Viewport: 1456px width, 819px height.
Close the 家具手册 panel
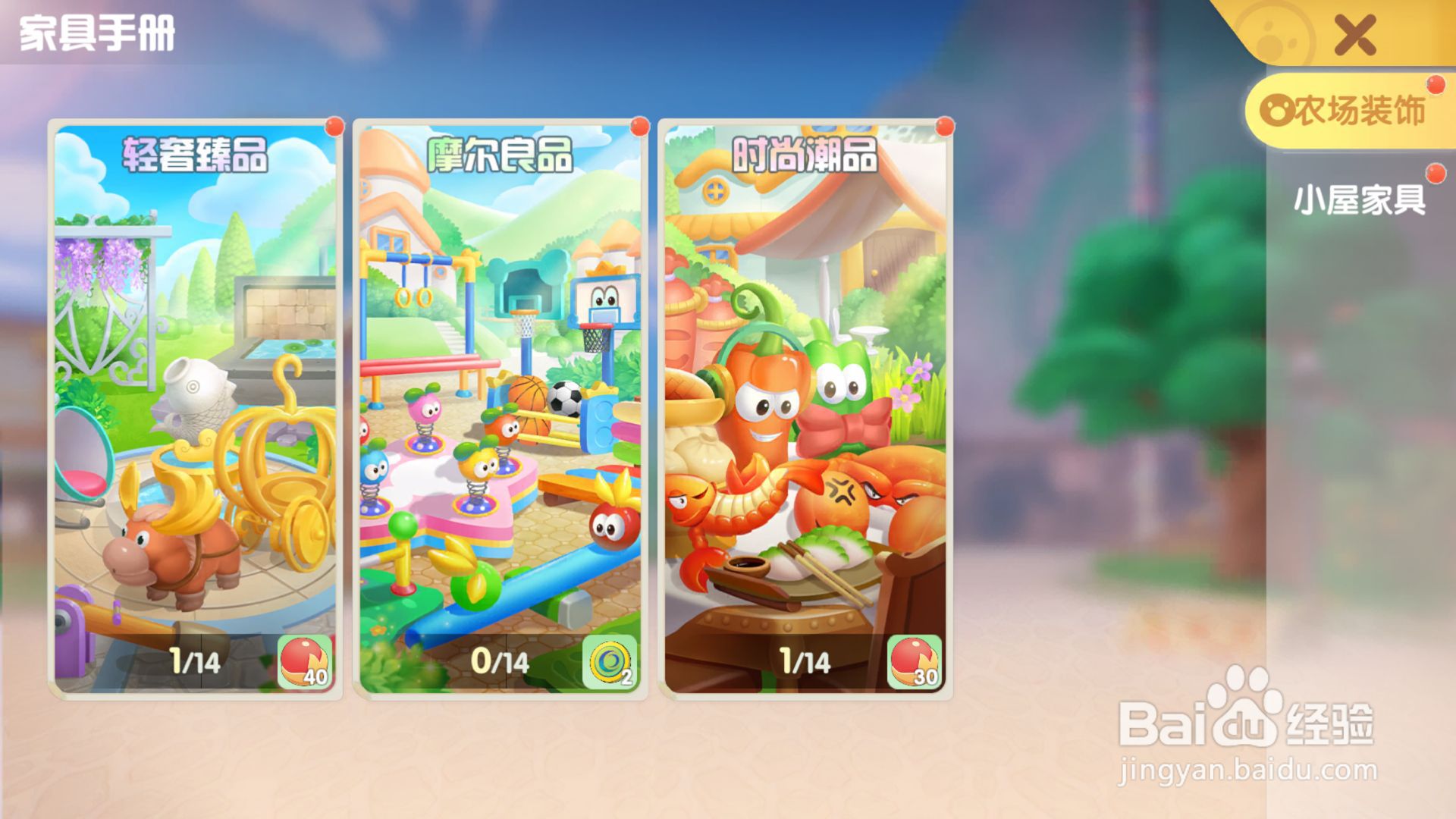coord(1357,34)
